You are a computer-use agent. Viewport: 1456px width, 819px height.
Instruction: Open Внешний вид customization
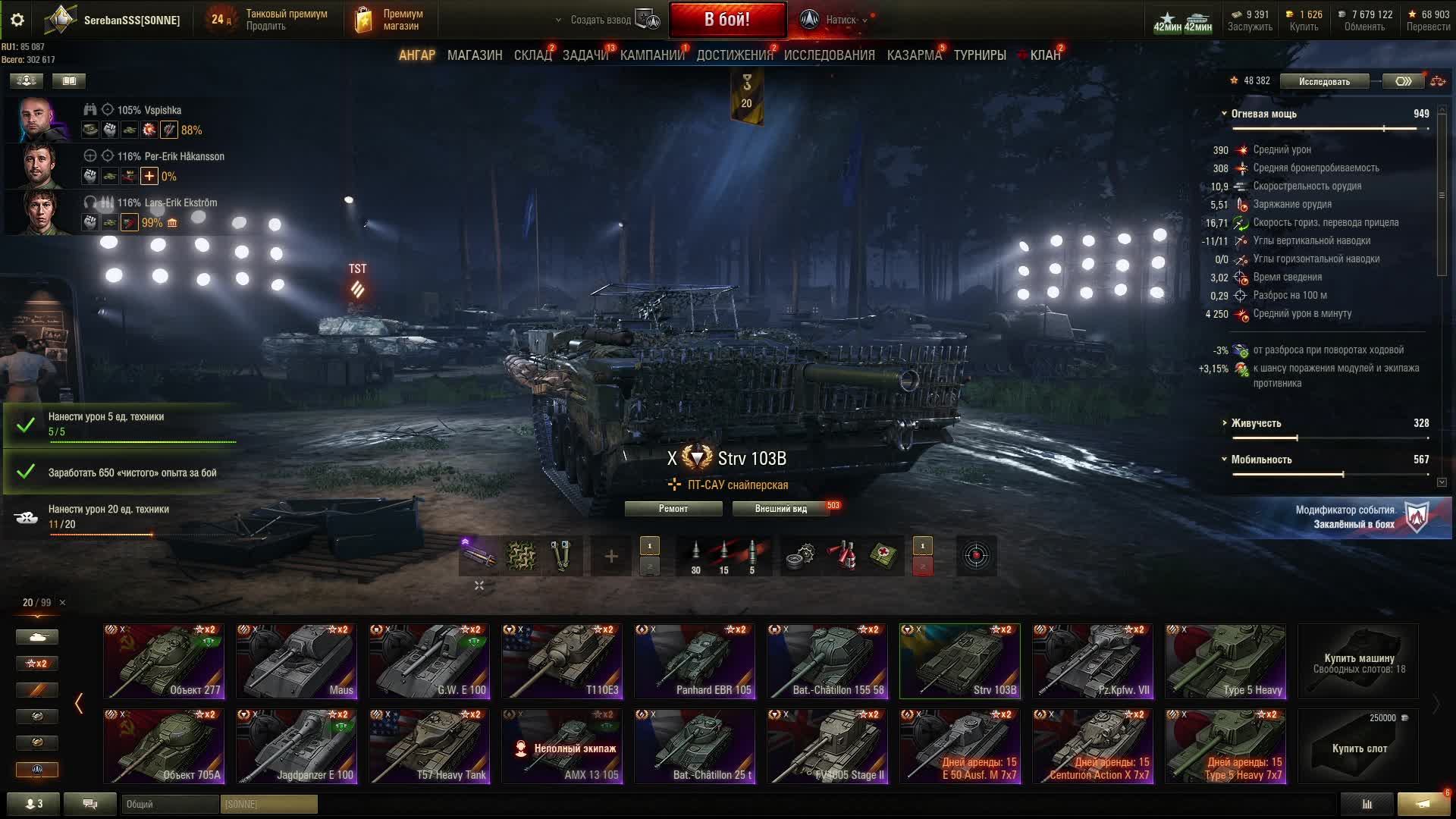780,509
